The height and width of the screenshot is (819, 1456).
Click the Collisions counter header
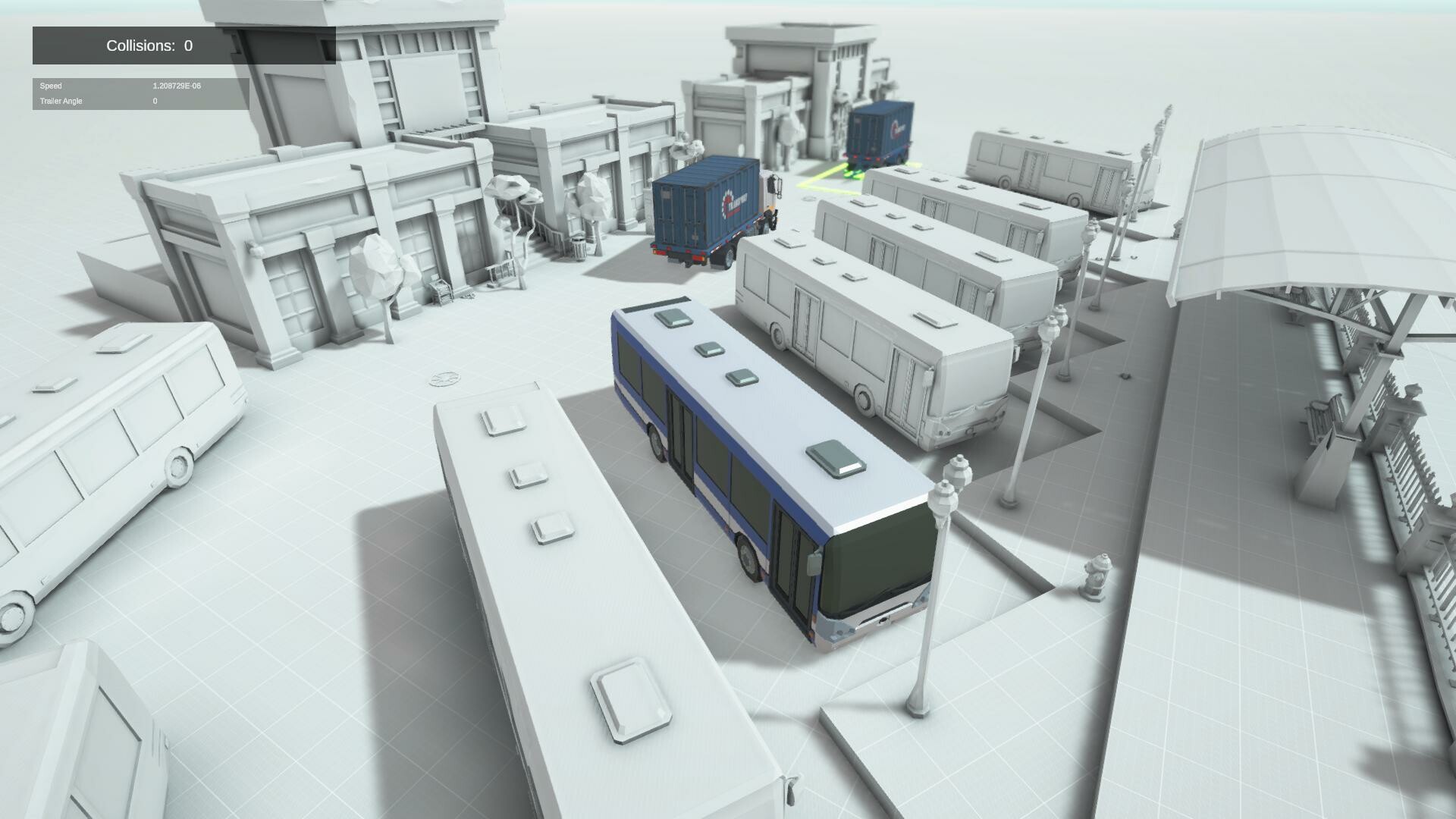click(x=149, y=45)
